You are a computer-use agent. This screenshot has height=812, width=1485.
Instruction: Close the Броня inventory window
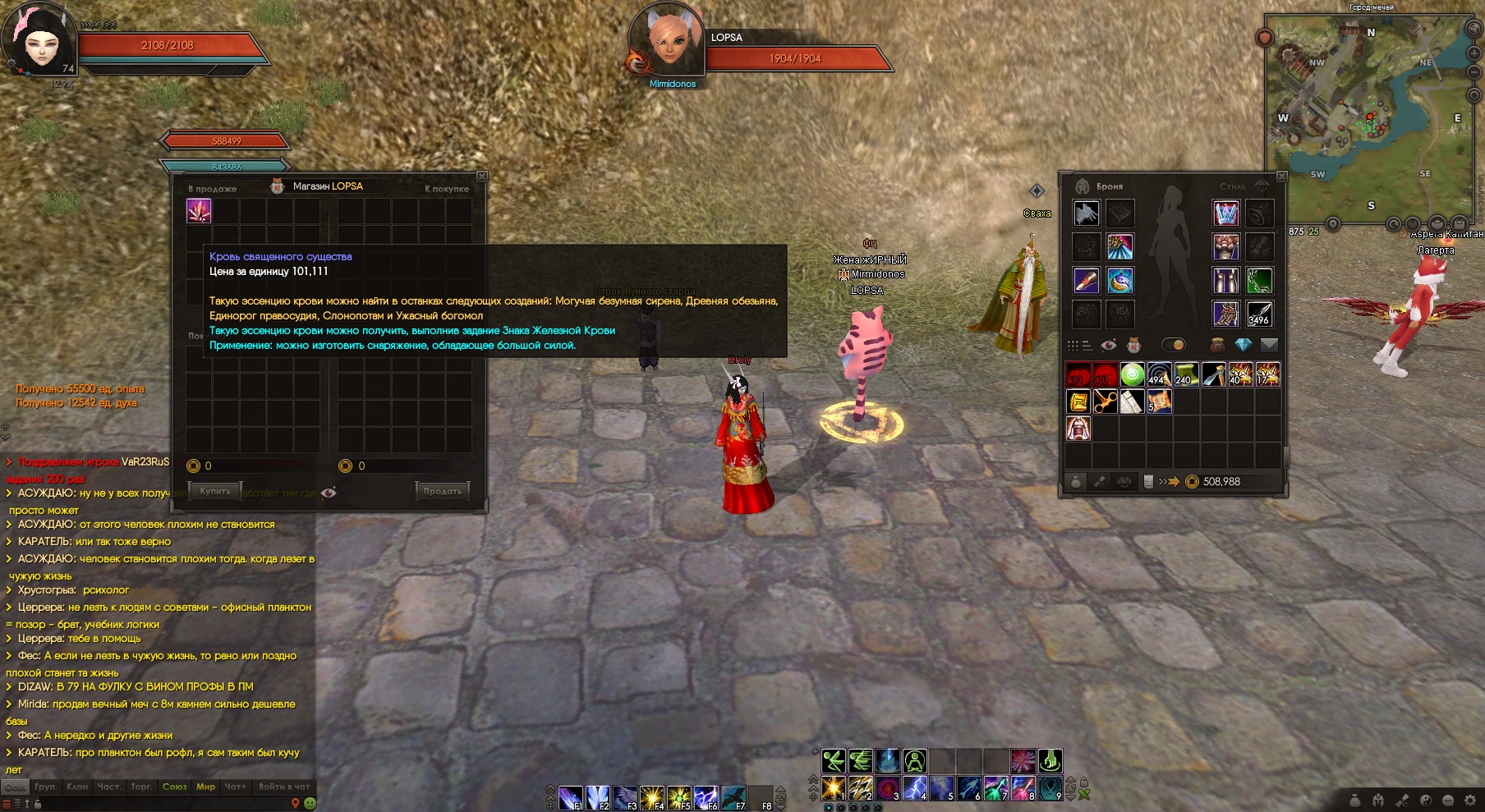(1281, 177)
